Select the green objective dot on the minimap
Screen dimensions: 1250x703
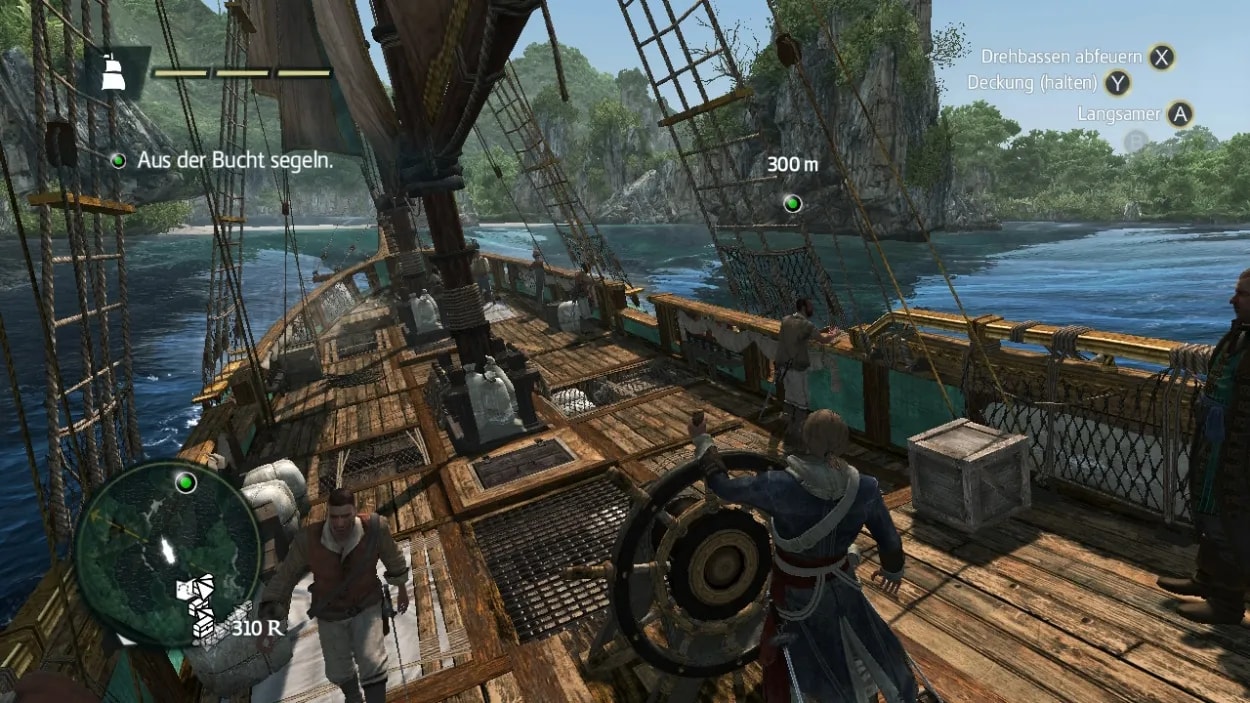click(x=185, y=484)
